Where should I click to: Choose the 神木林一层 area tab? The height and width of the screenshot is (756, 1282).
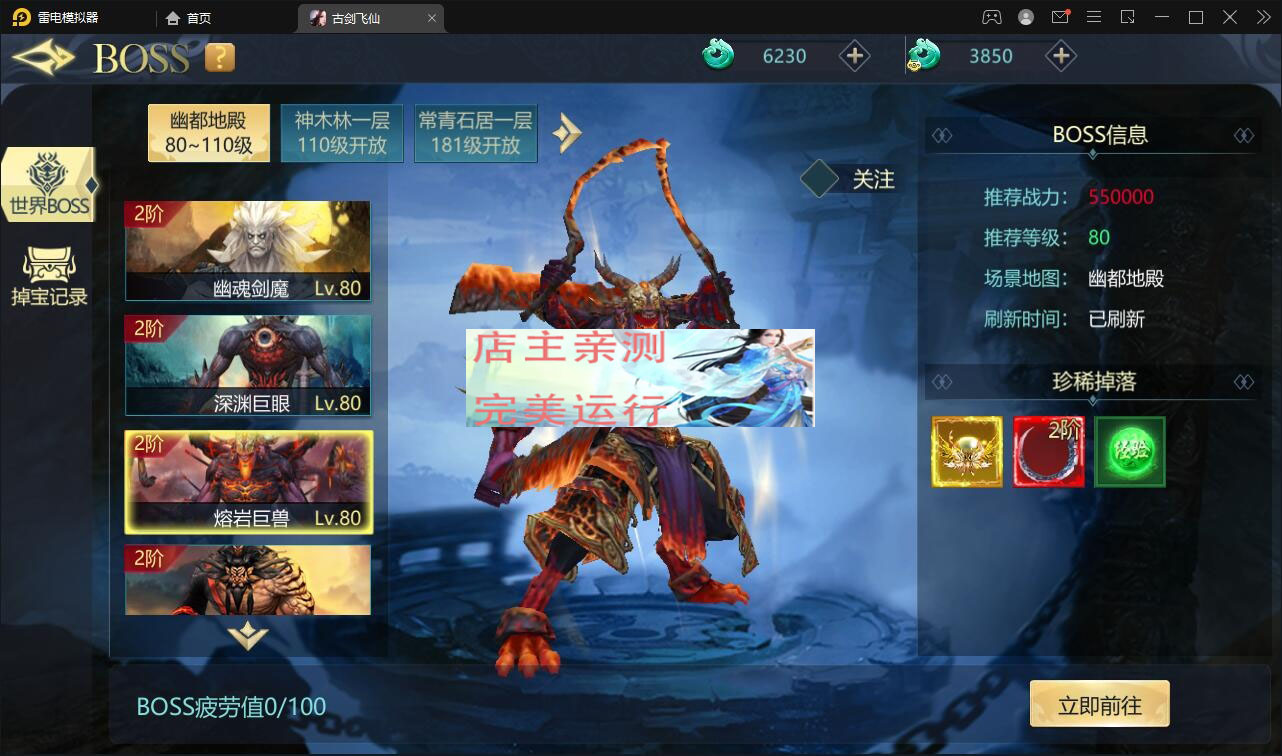tap(342, 133)
